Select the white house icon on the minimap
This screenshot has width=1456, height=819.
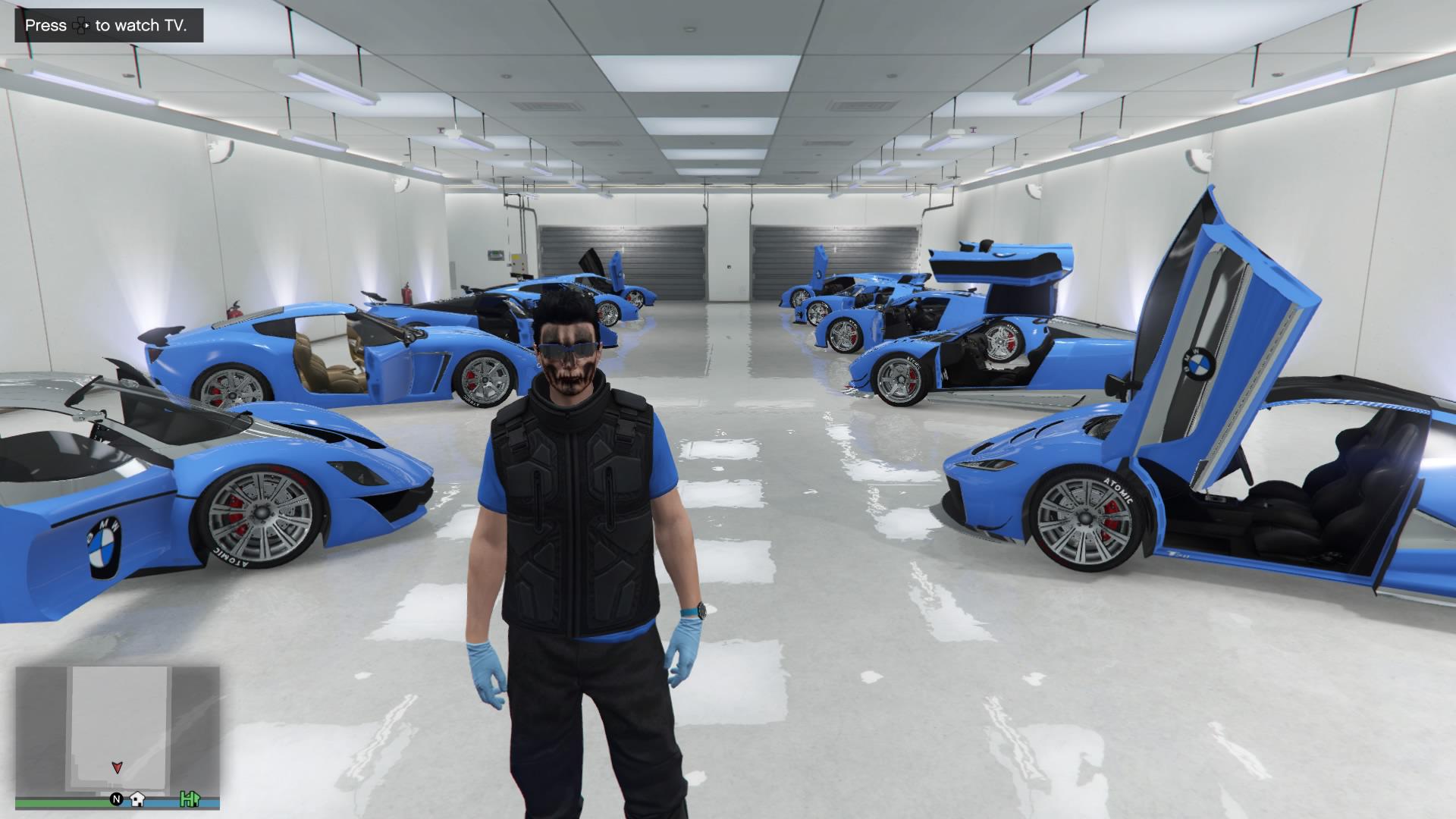pos(138,799)
